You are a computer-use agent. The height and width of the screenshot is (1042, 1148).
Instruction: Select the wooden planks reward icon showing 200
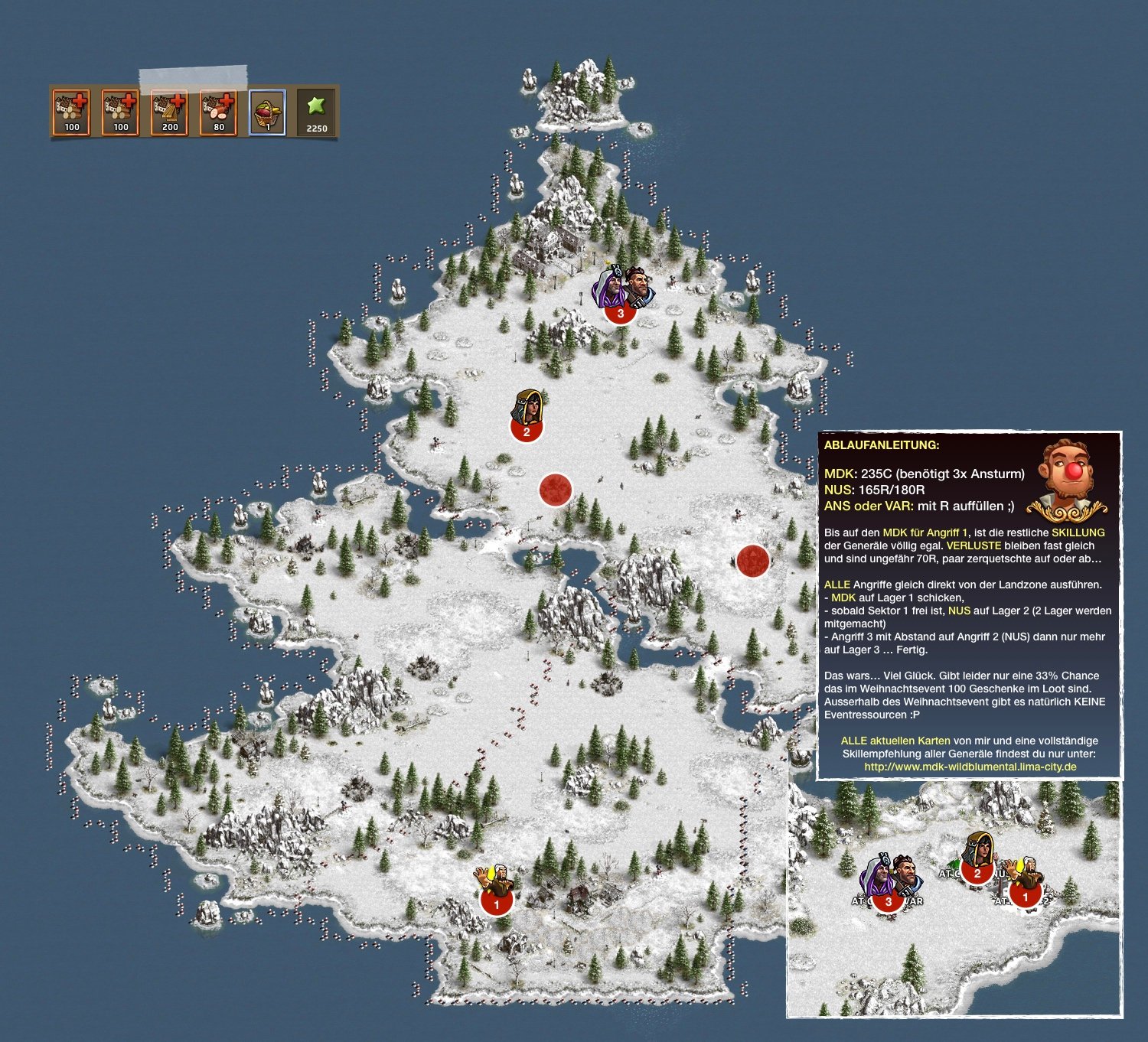tap(169, 112)
